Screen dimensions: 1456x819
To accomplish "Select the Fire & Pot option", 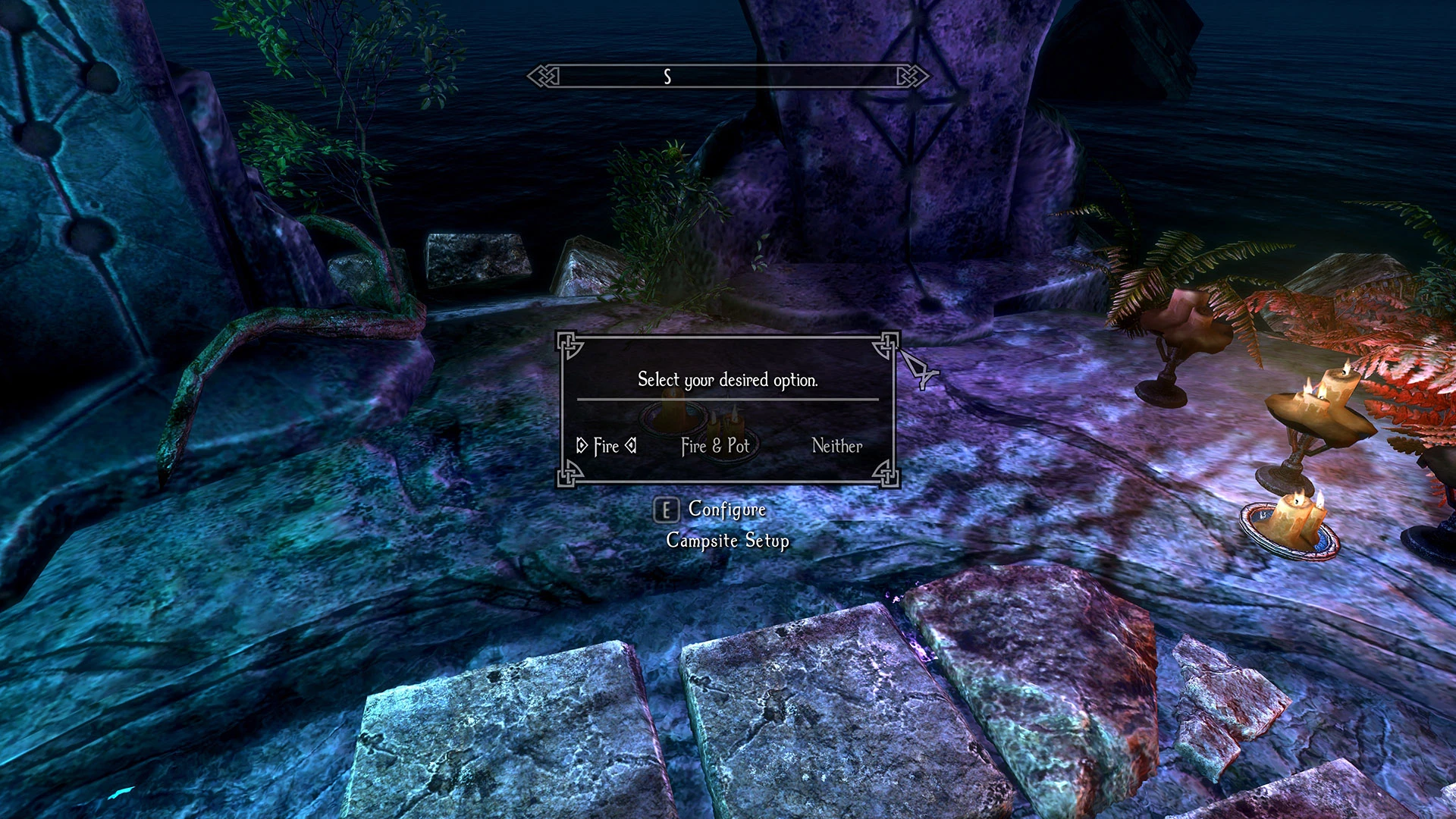I will coord(715,447).
